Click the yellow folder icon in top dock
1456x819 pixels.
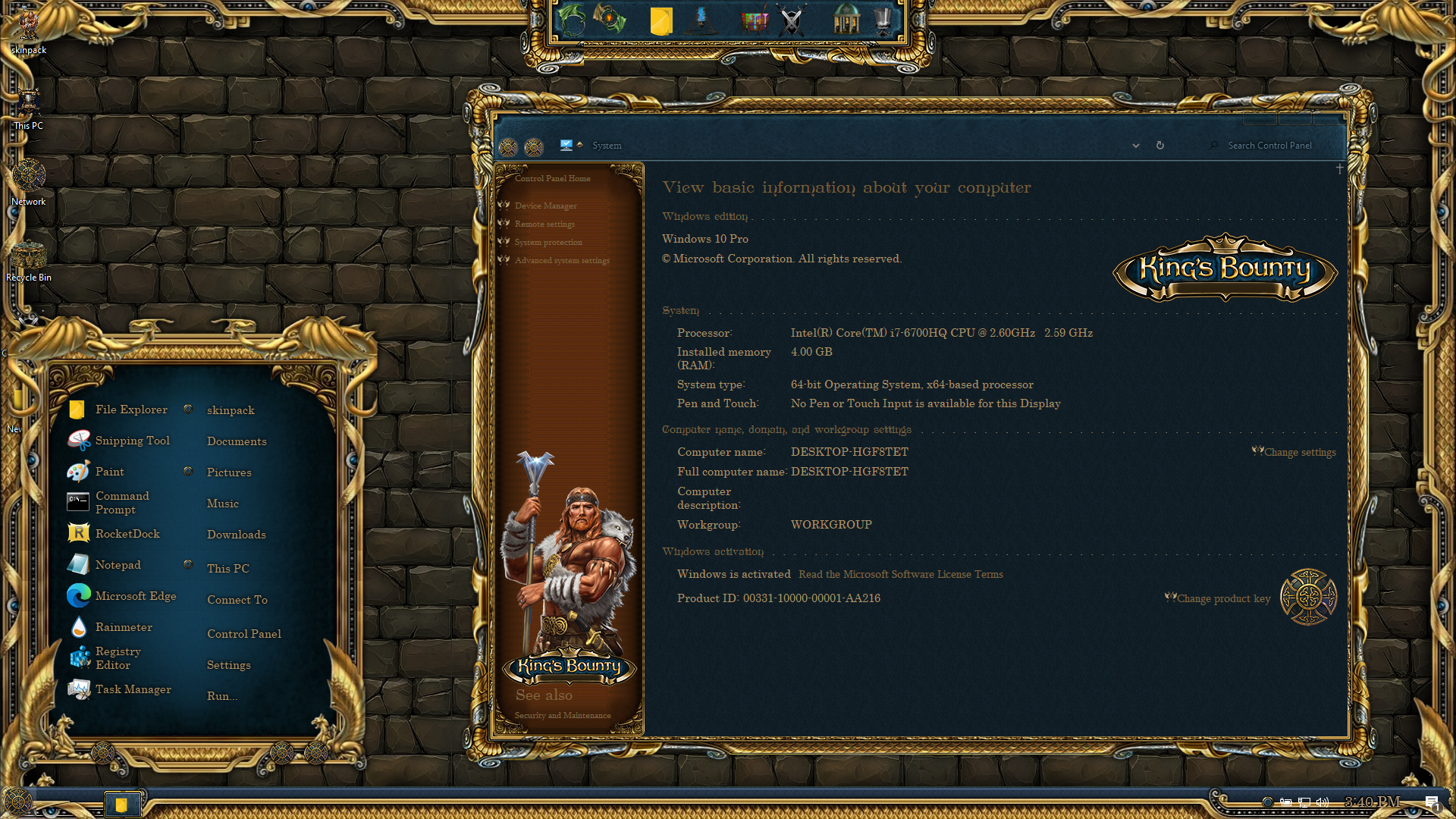coord(661,21)
